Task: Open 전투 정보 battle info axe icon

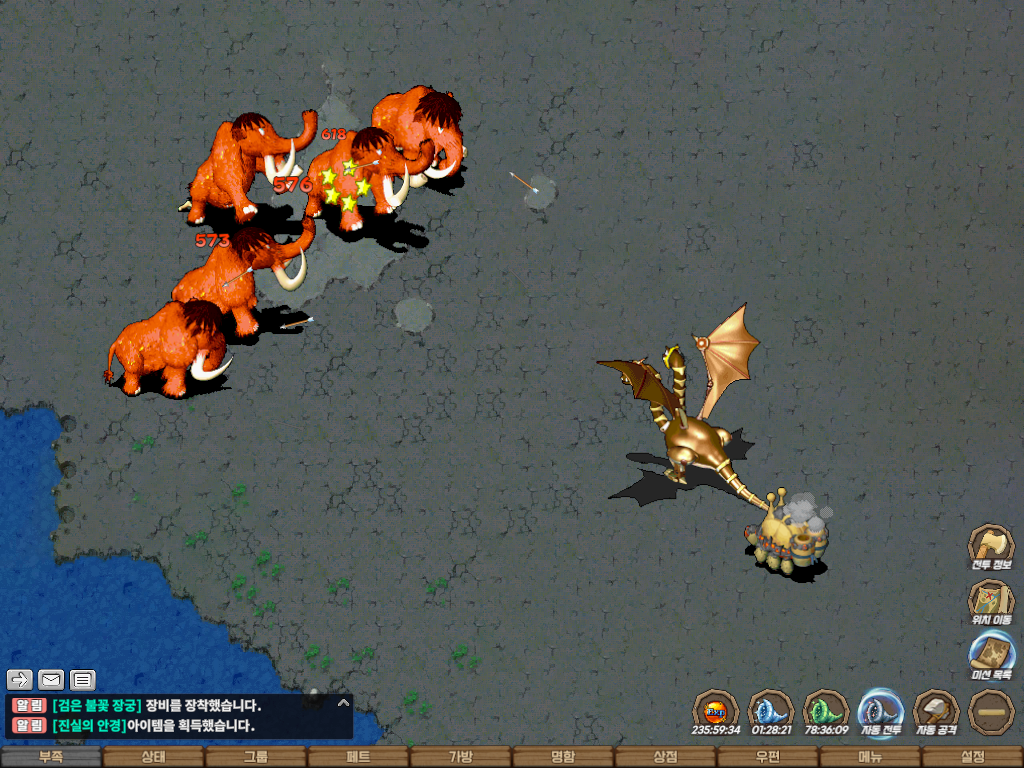Action: coord(990,545)
